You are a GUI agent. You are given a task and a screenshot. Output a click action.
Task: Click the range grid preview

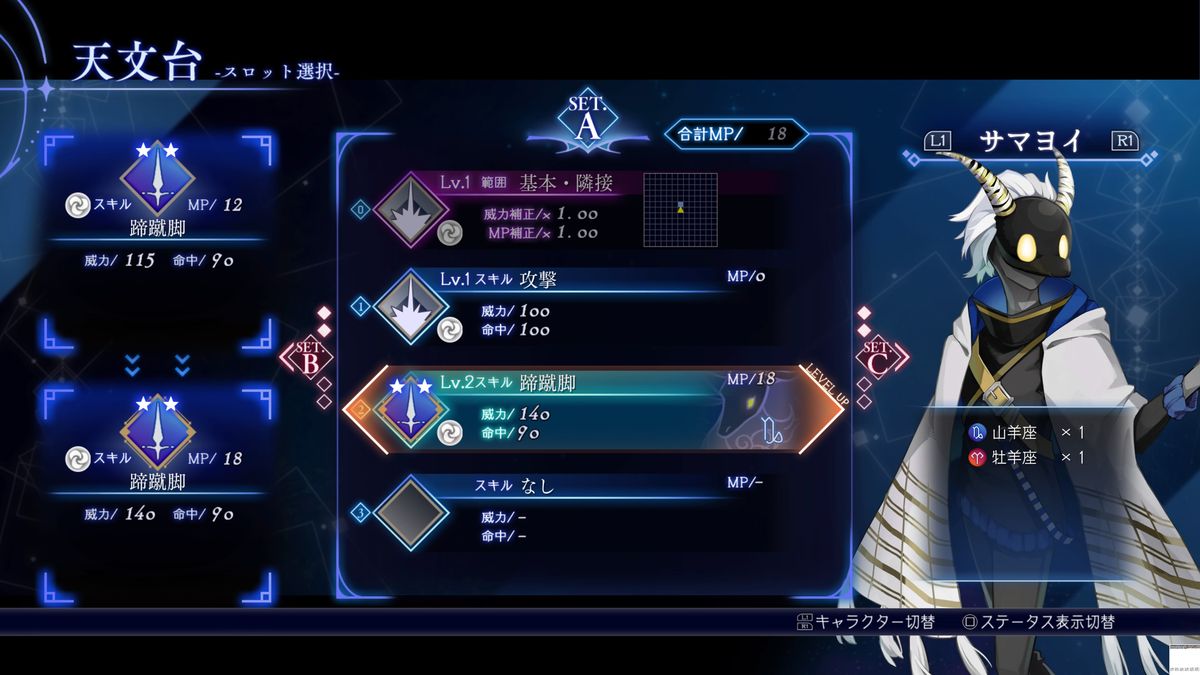[x=680, y=209]
